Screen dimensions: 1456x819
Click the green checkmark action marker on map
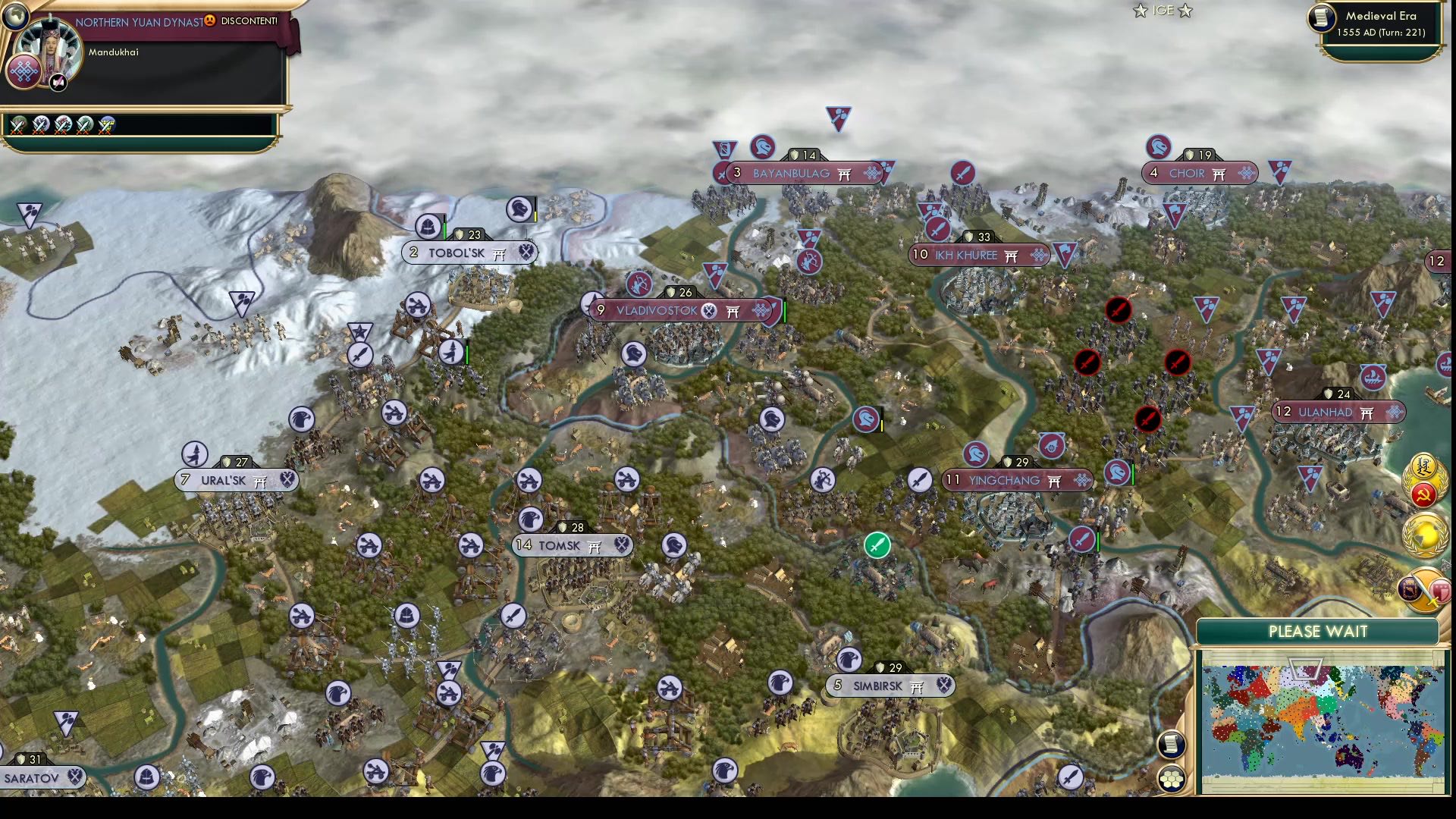877,544
